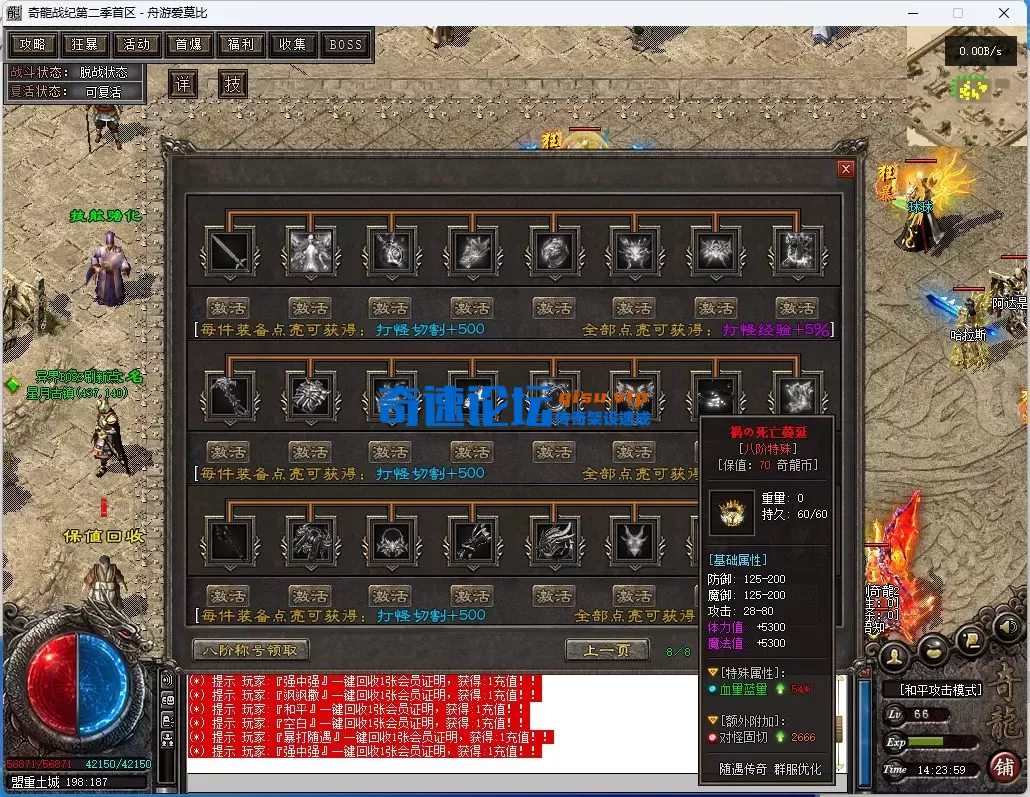Open the 首爆 first-drop menu
Image resolution: width=1030 pixels, height=797 pixels.
pos(189,44)
